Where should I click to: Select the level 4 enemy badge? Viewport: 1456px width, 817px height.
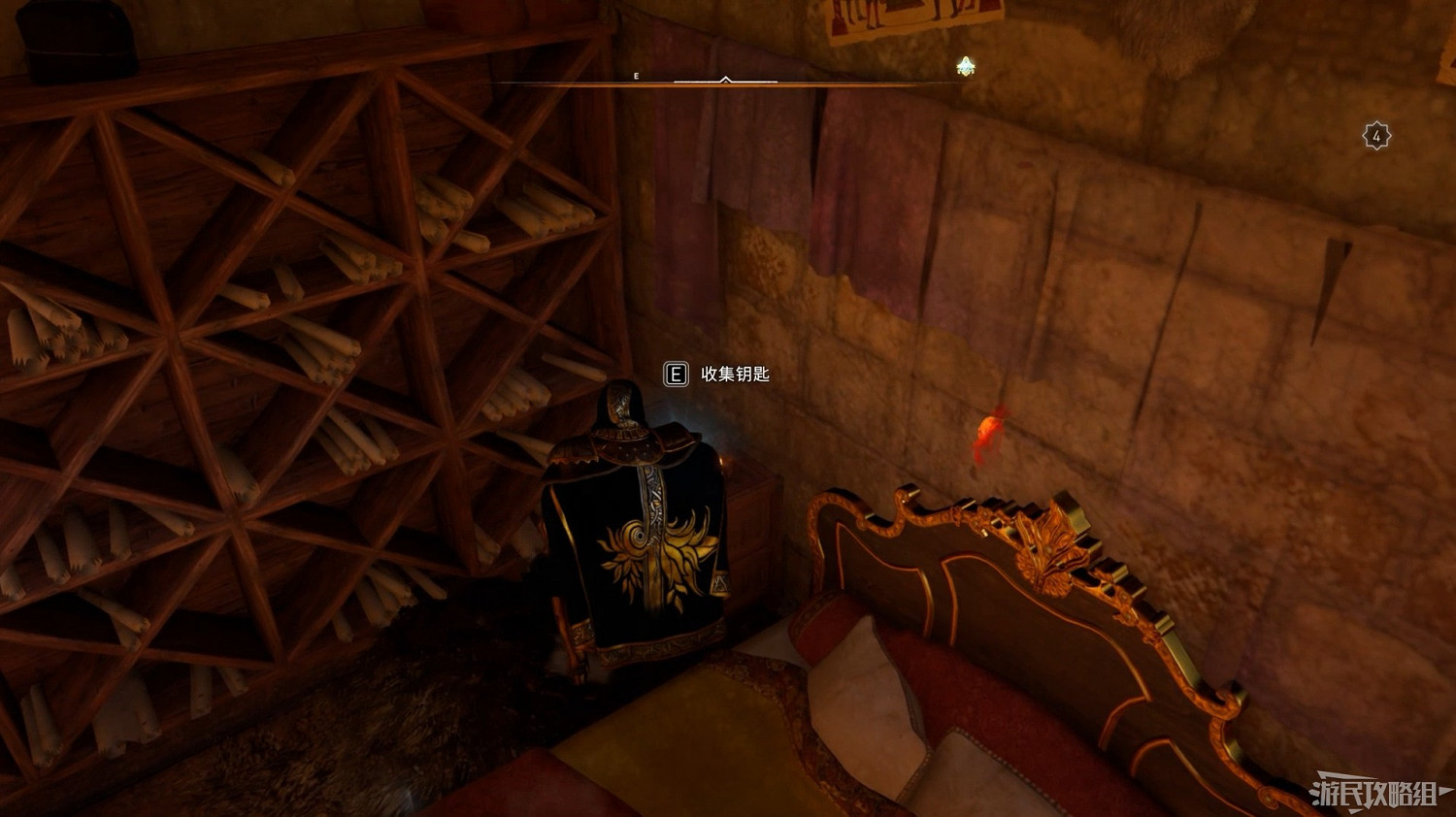tap(1375, 135)
